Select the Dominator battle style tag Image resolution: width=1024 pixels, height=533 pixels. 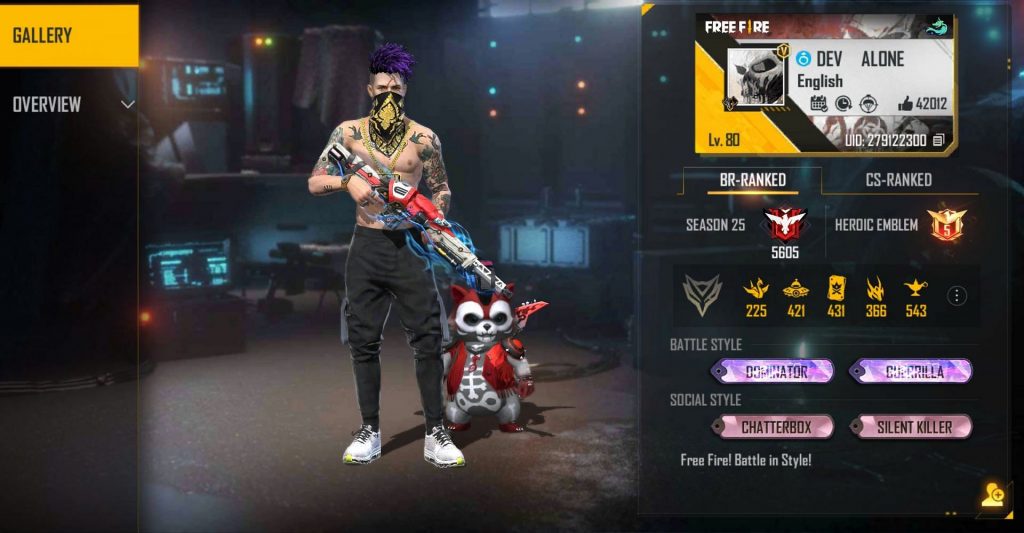click(773, 372)
